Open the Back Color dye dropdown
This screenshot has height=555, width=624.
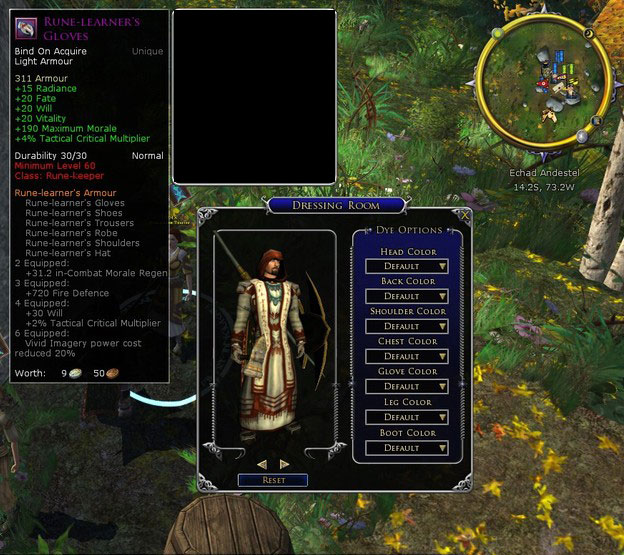[x=407, y=296]
